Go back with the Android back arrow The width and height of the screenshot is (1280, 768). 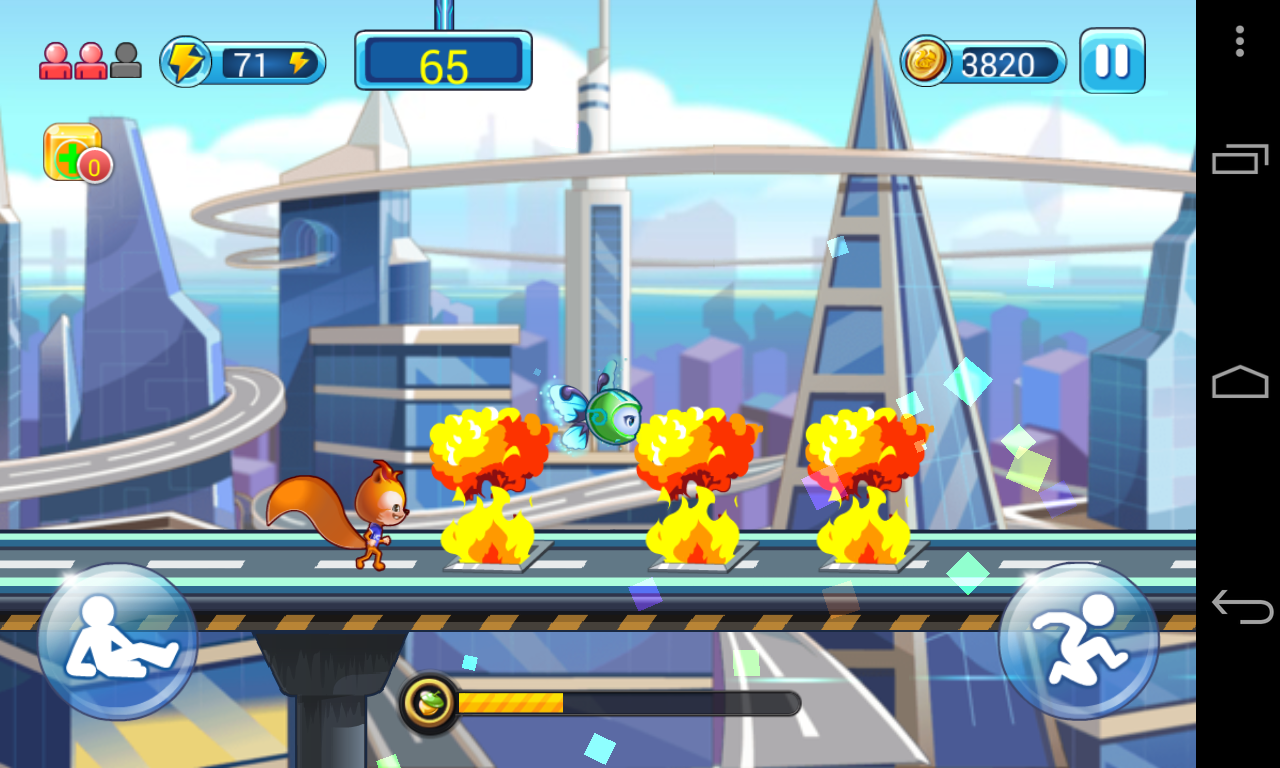1240,606
